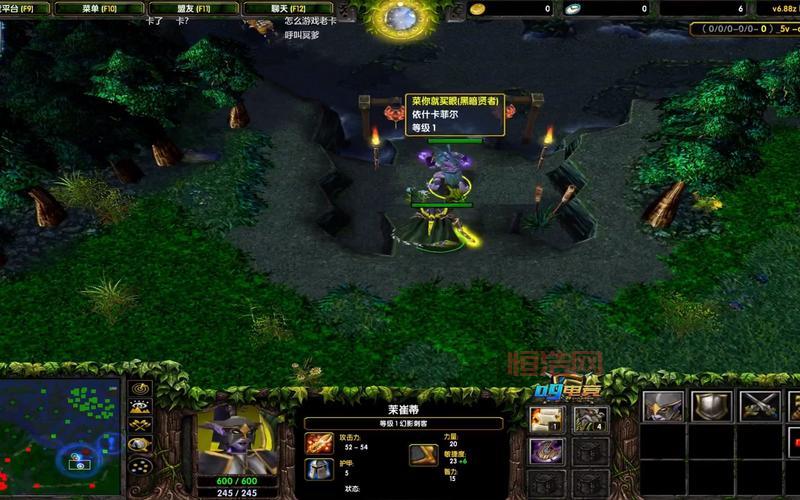Click the top minimap signal button
The width and height of the screenshot is (800, 500).
140,388
